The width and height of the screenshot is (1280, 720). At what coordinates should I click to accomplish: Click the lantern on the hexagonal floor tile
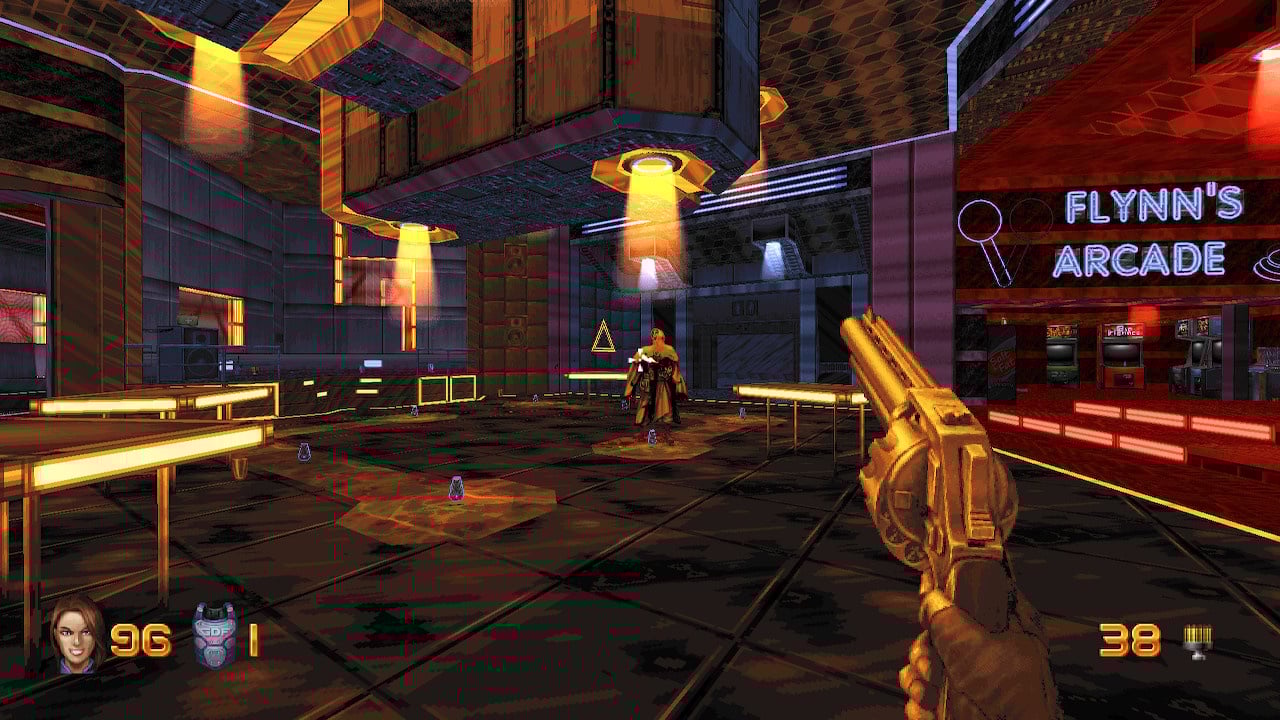454,487
